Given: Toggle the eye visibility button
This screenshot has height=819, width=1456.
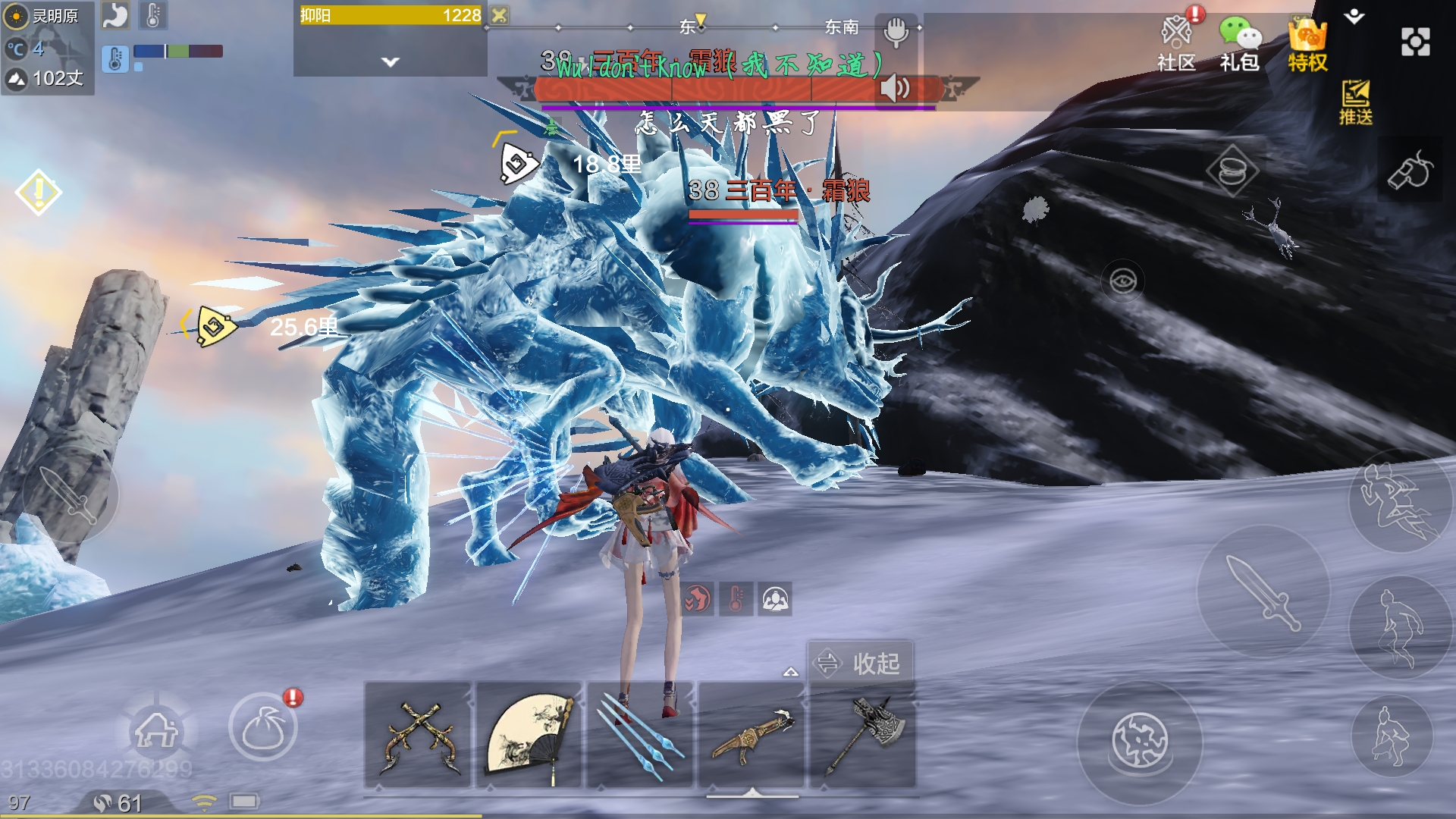Looking at the screenshot, I should point(1123,281).
